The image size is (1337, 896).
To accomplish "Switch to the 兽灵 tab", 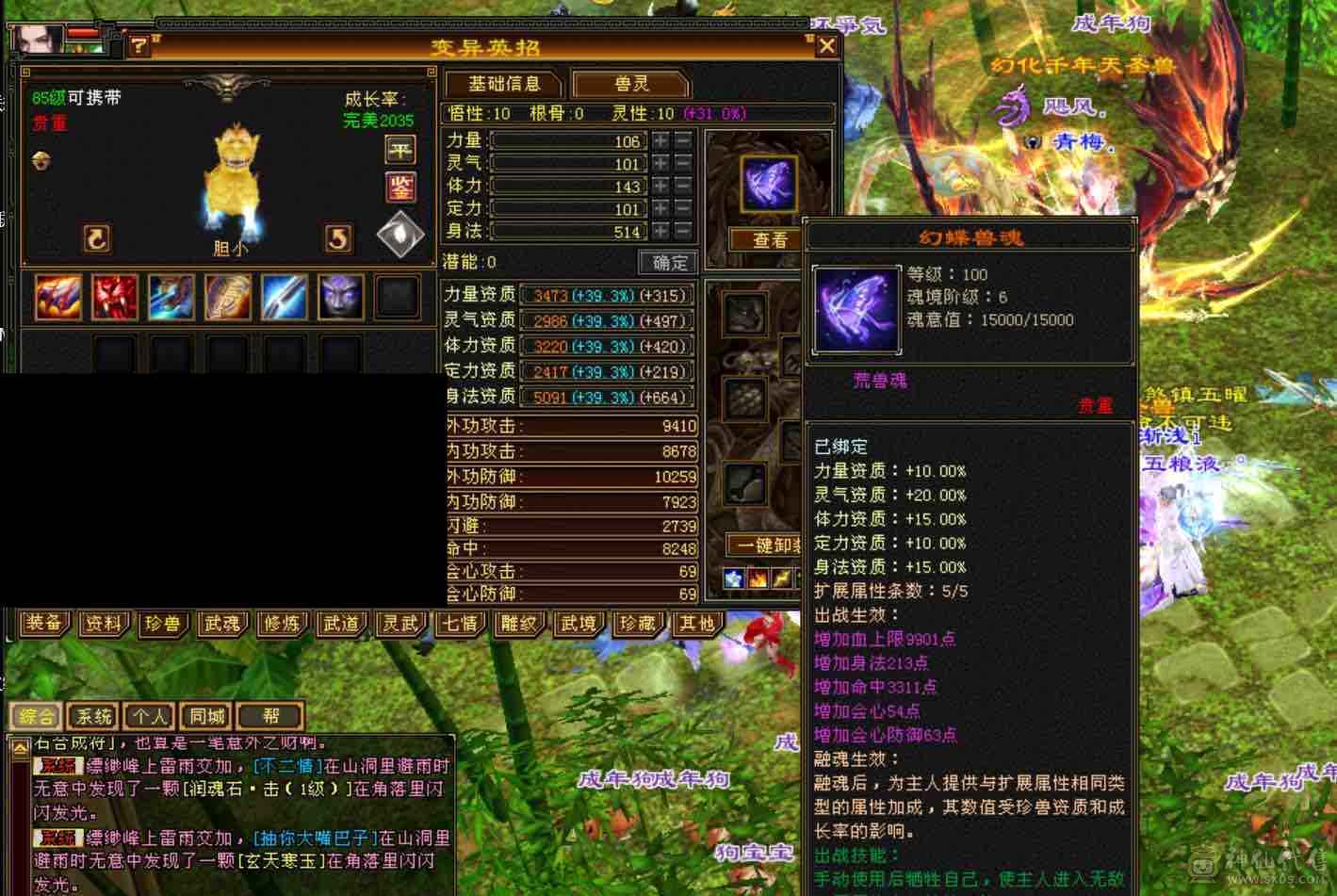I will [629, 83].
